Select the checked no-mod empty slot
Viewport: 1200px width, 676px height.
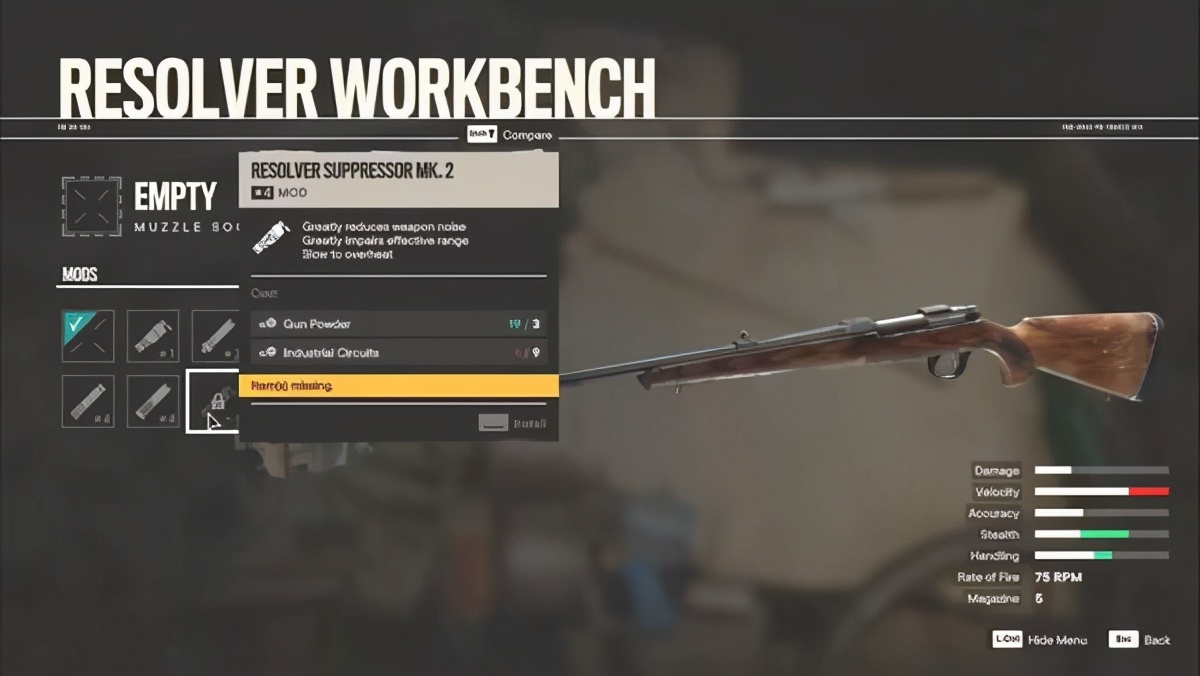pos(88,336)
